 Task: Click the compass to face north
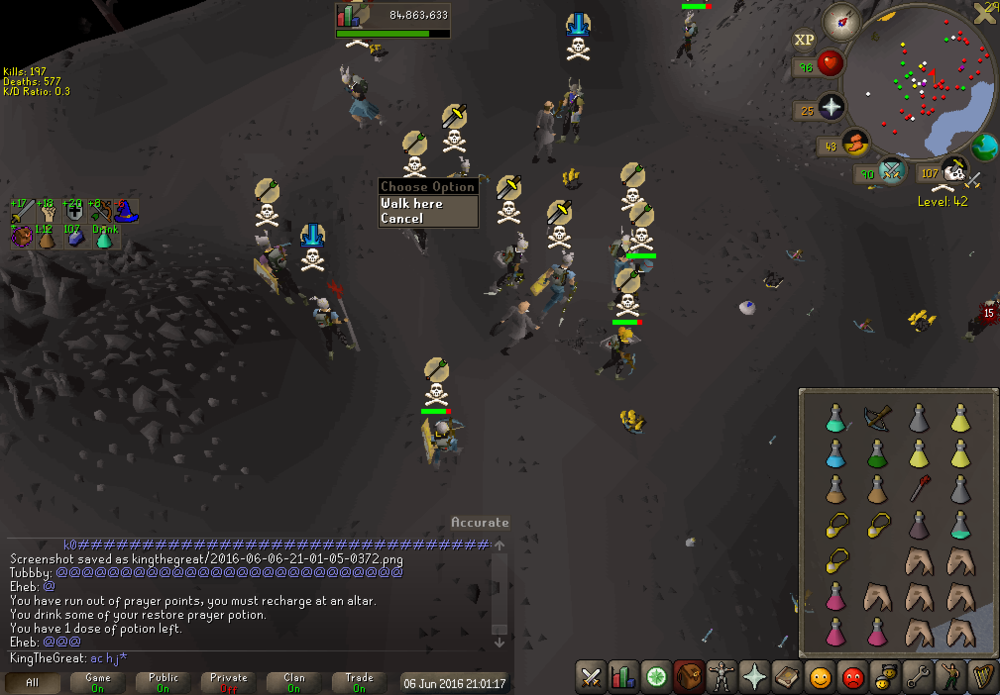(x=842, y=21)
